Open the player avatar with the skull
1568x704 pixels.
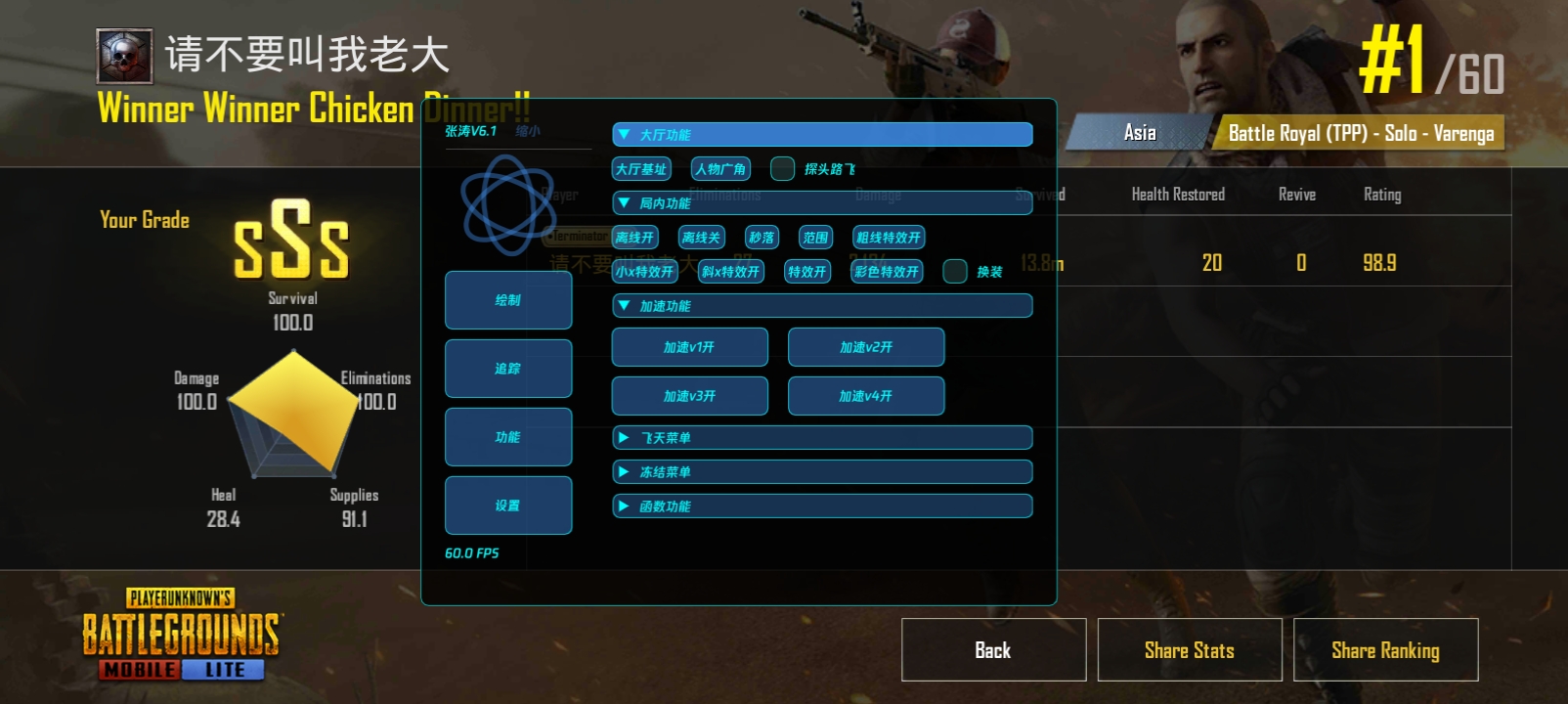pos(124,56)
